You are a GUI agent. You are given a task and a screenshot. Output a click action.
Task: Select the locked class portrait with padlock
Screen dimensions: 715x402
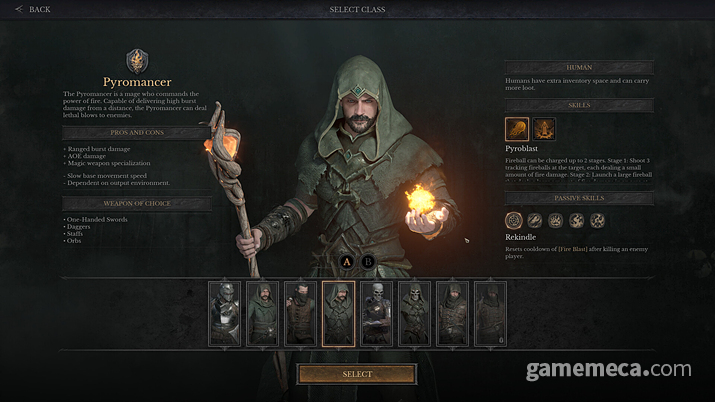(x=489, y=313)
